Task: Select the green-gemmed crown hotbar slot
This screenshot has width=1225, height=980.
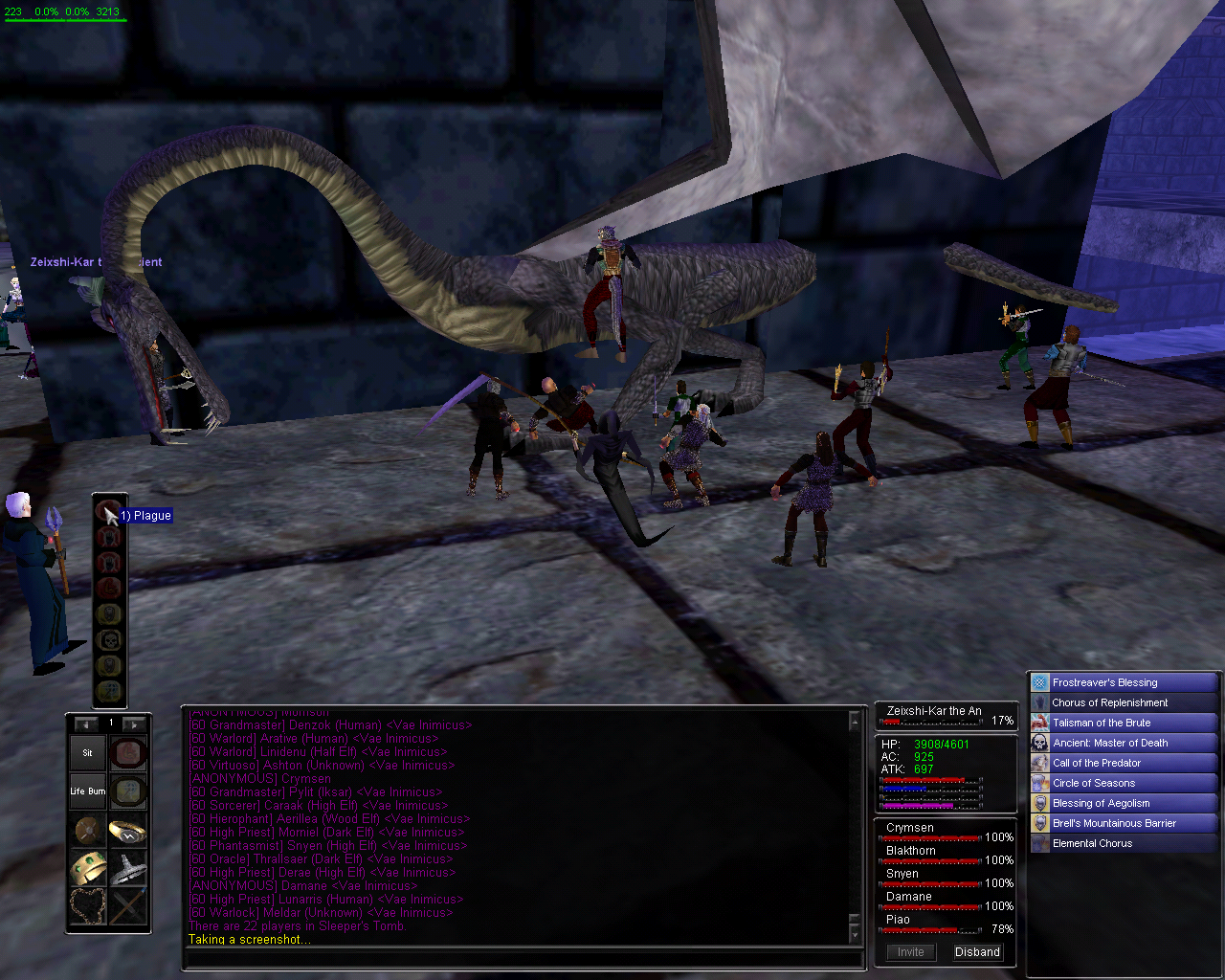Action: 87,868
